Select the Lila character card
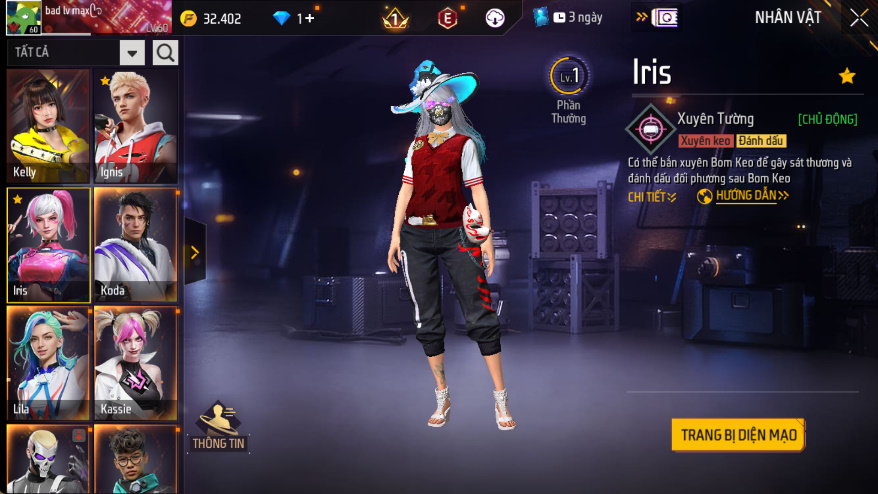 coord(48,362)
